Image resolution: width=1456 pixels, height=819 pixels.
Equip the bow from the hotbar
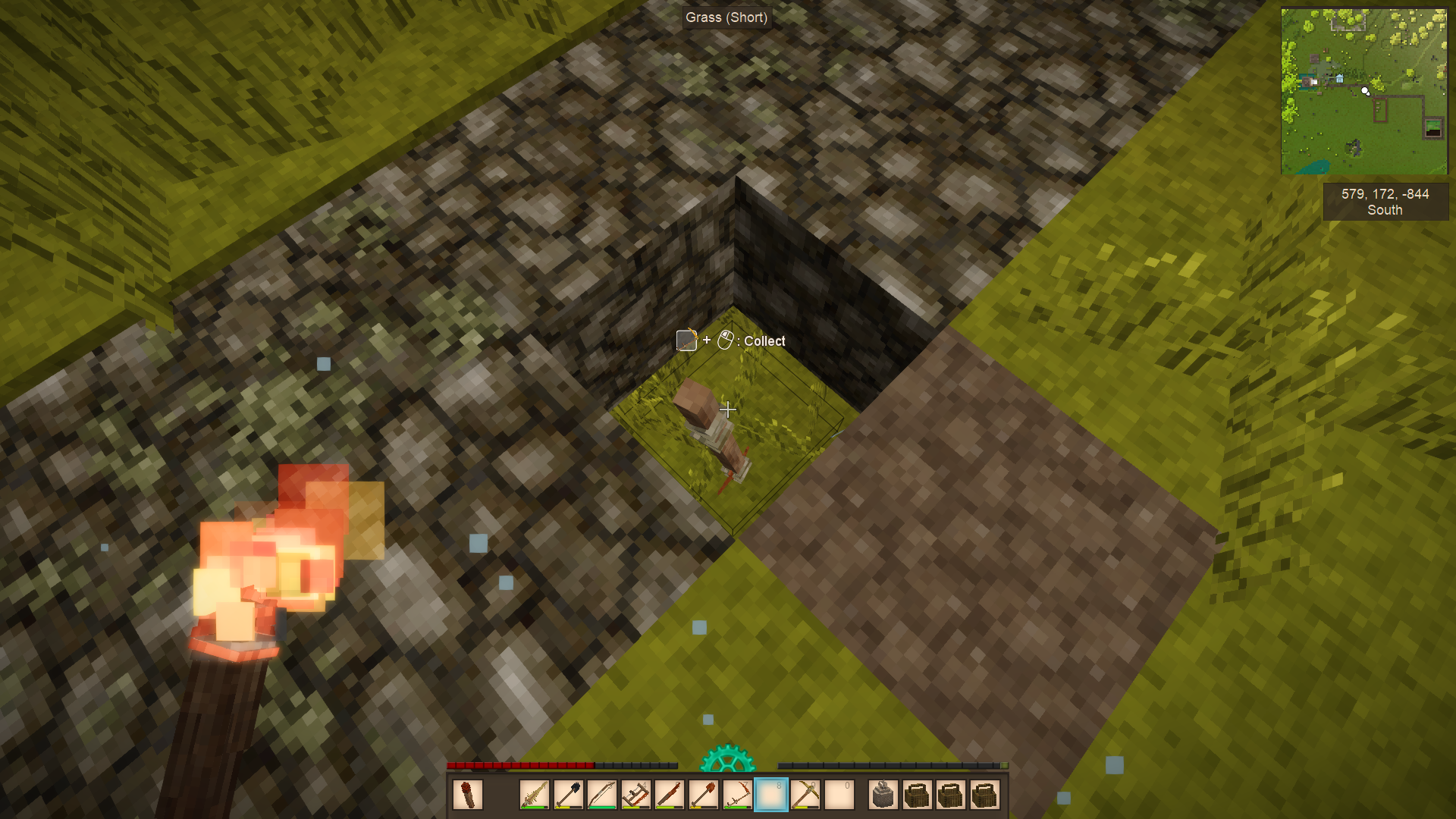[x=602, y=795]
